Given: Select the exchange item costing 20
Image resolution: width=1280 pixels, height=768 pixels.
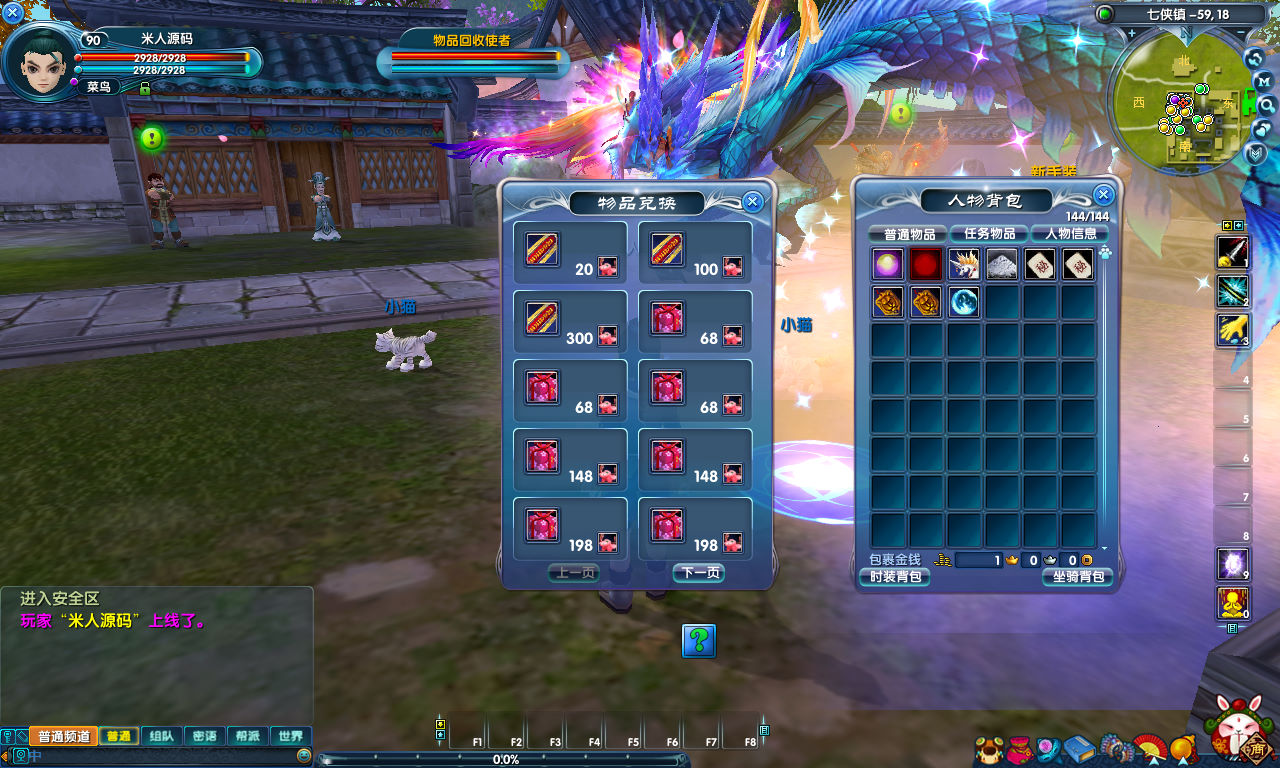Looking at the screenshot, I should click(543, 249).
